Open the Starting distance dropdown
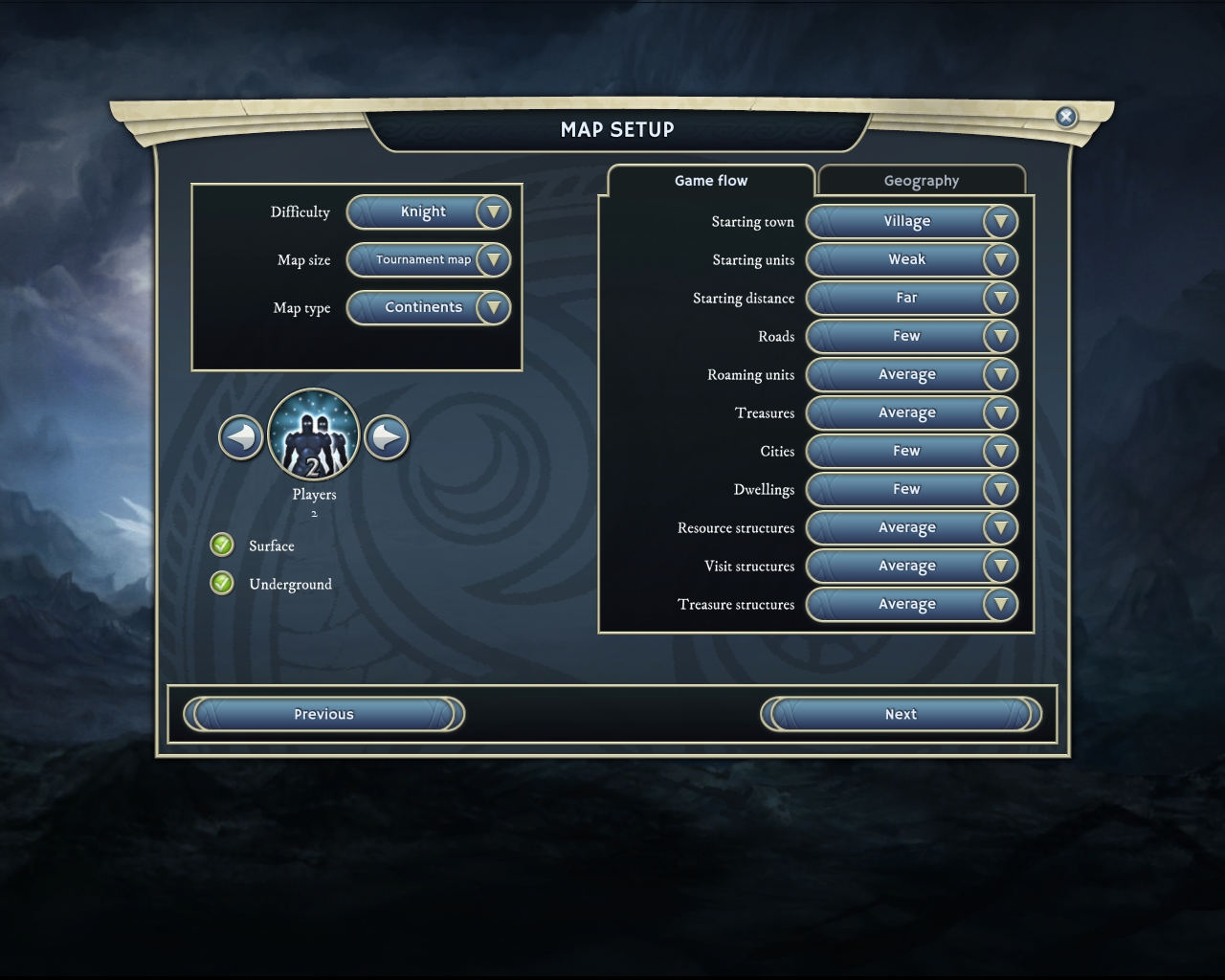 pyautogui.click(x=1000, y=299)
